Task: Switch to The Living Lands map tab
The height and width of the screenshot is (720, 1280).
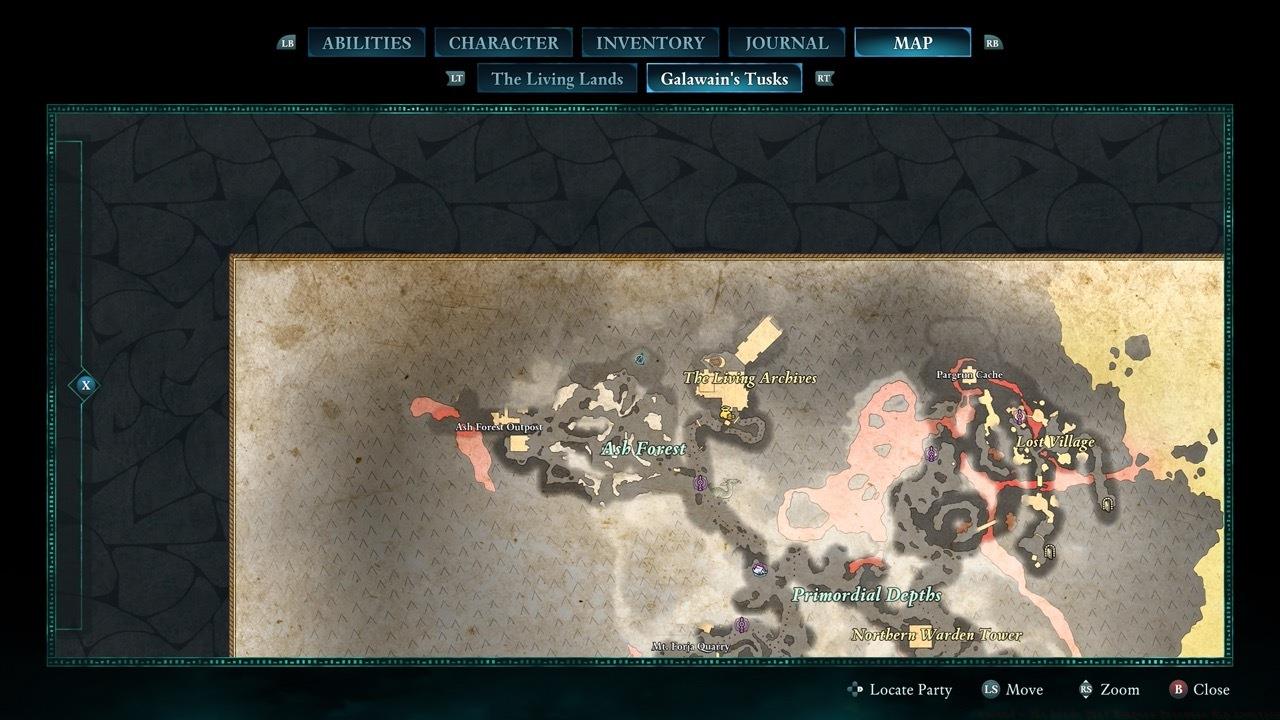Action: (556, 78)
